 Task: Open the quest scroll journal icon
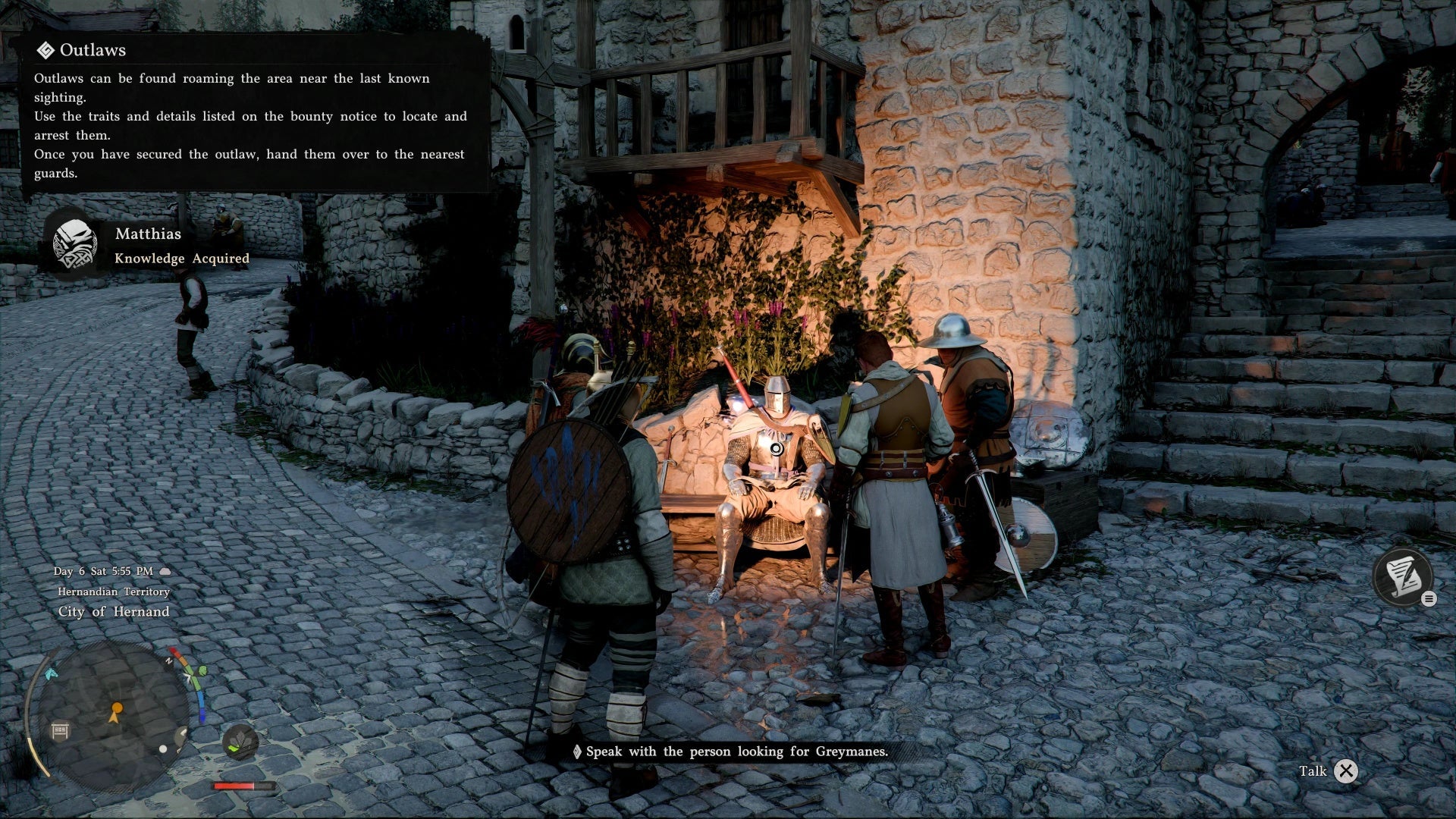[1402, 577]
